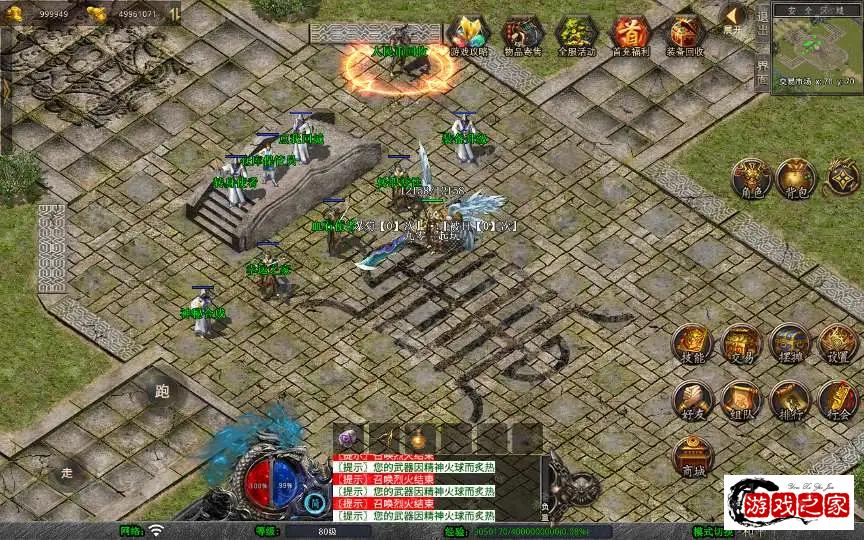Screen dimensions: 864x540
Task: Open the 商城 shop mall
Action: point(692,456)
